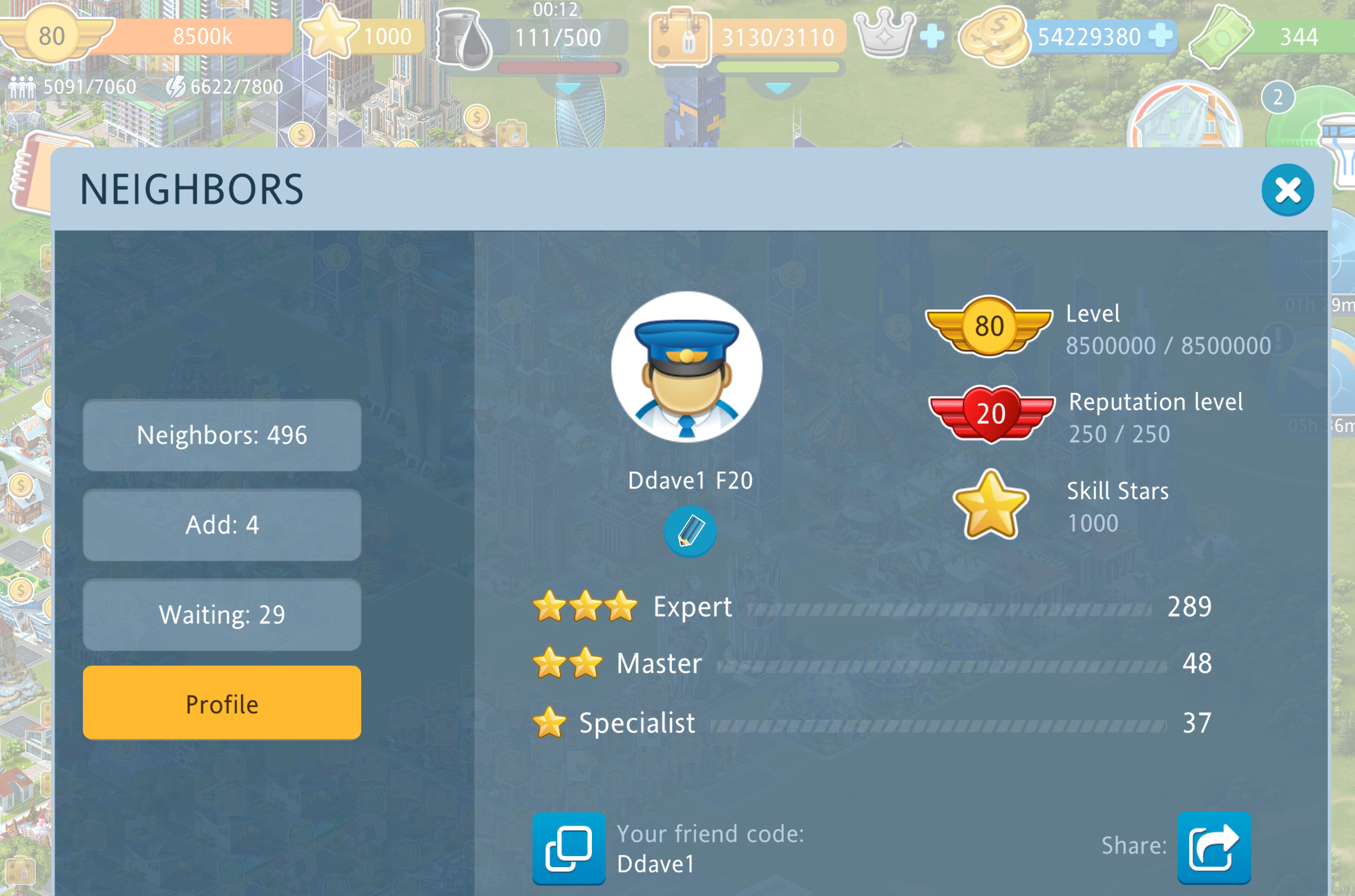
Task: Show the Waiting: 29 requests
Action: (222, 614)
